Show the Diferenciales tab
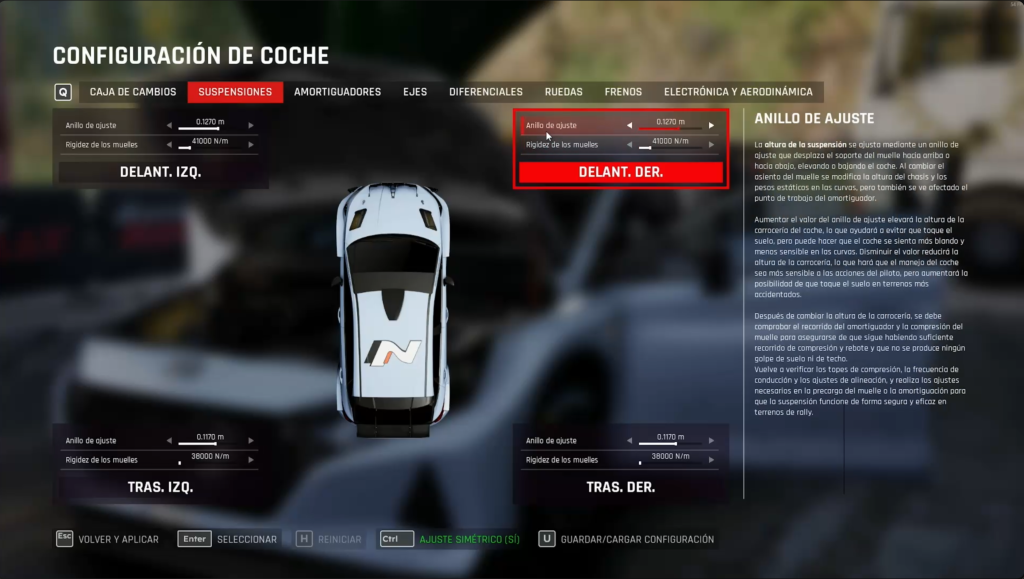The image size is (1024, 579). pos(486,92)
